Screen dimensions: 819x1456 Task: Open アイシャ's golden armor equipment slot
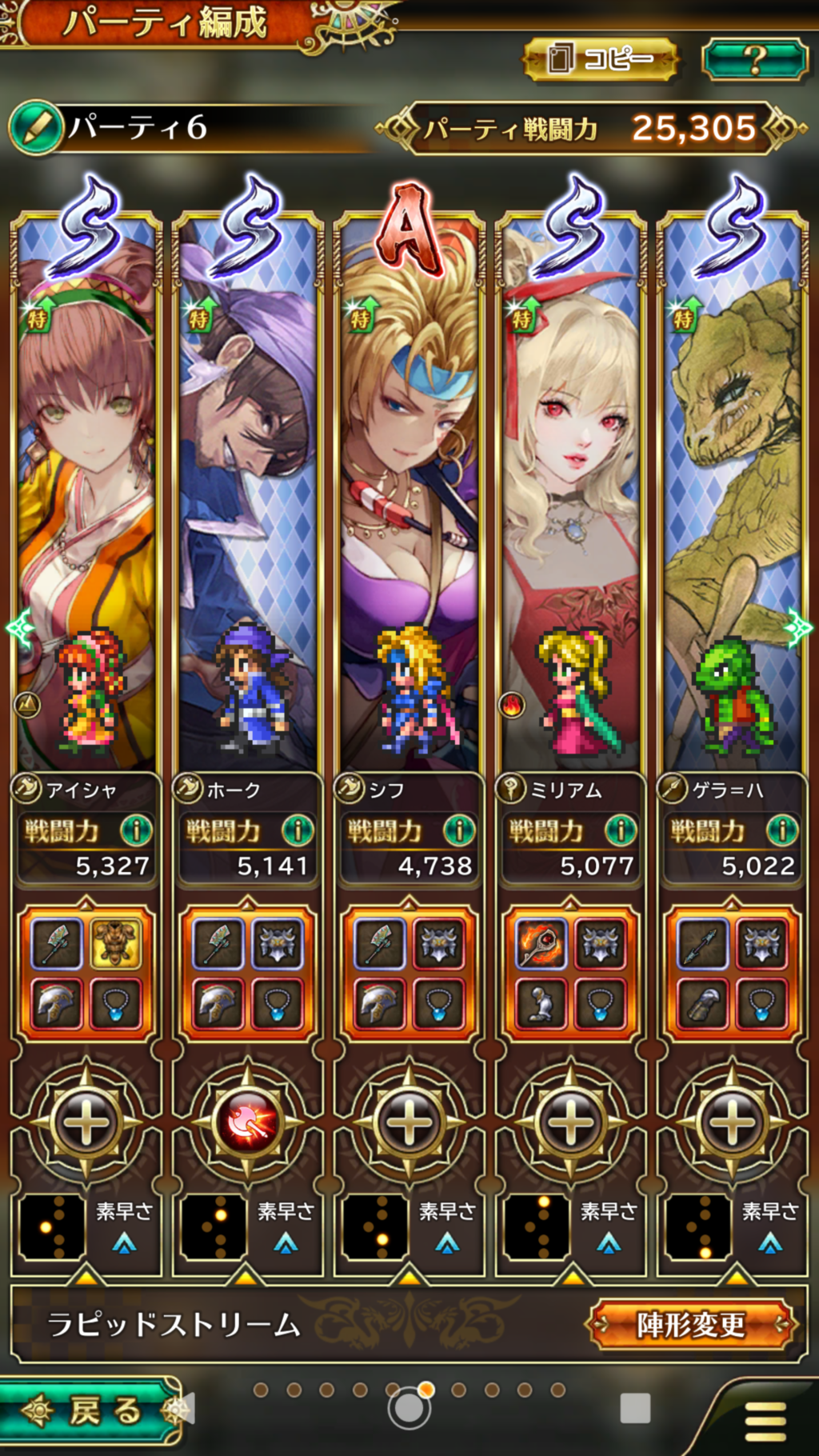pyautogui.click(x=116, y=944)
